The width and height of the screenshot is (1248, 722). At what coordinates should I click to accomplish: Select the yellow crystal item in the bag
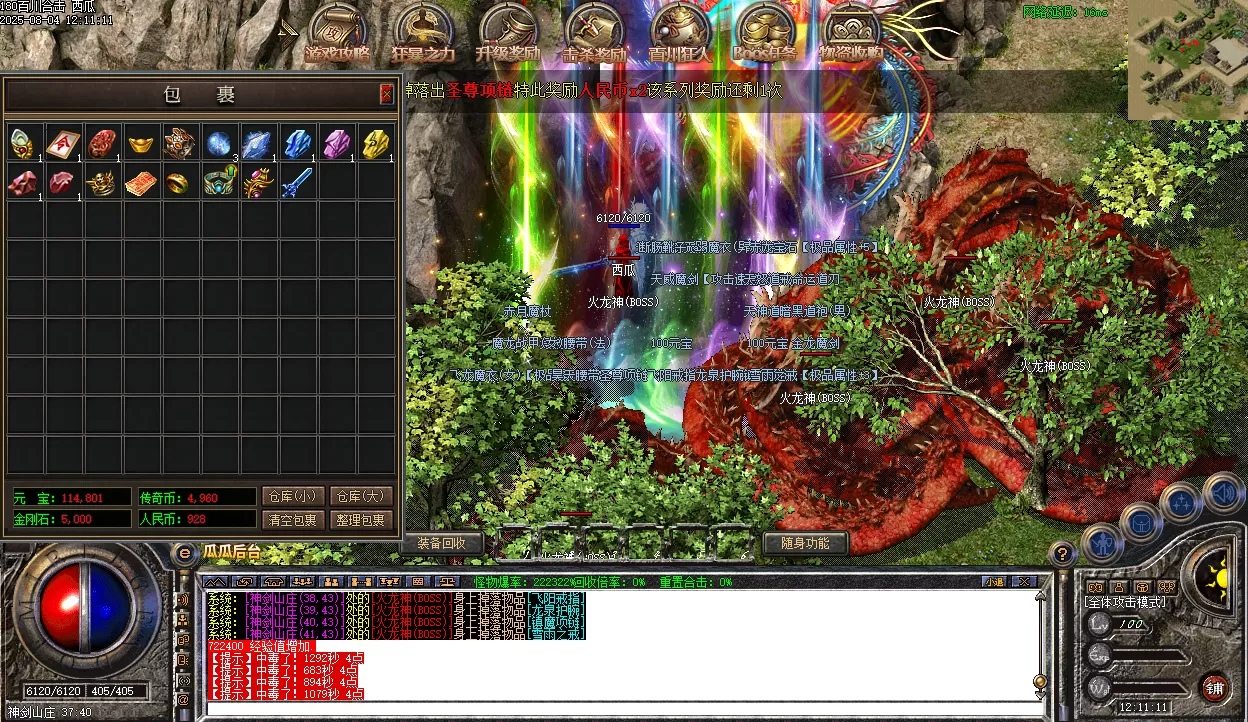(x=375, y=143)
